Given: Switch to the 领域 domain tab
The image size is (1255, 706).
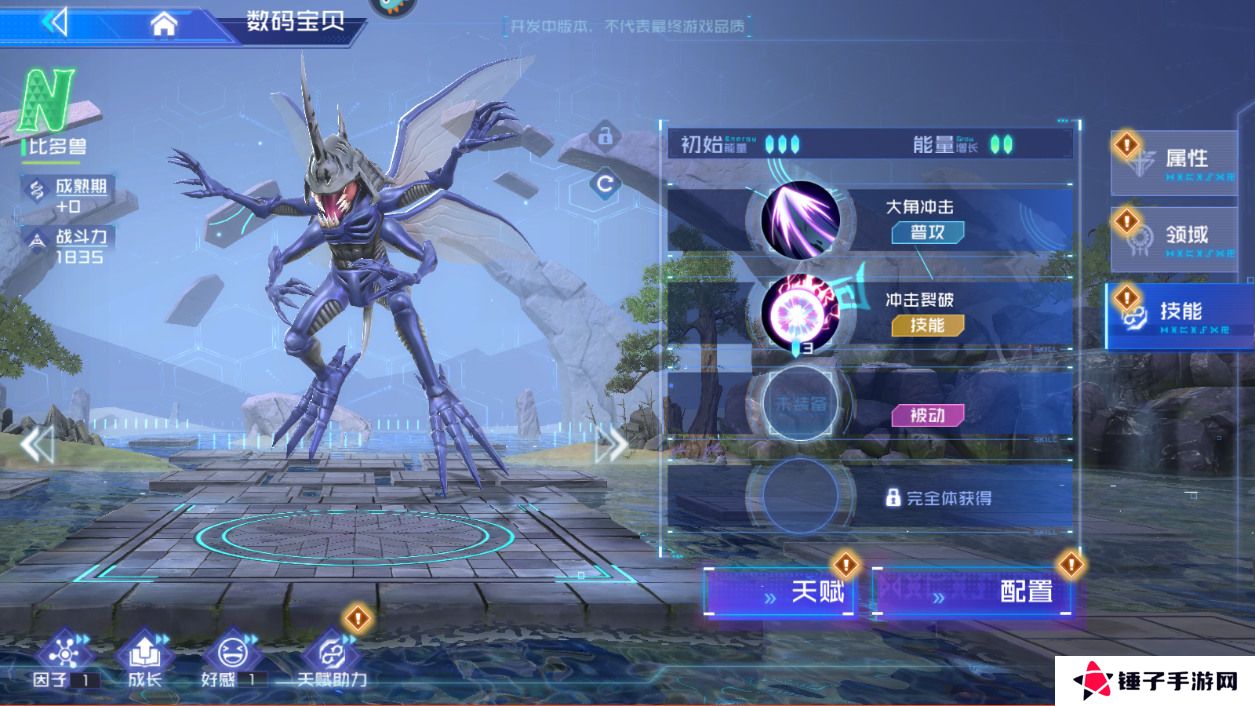Looking at the screenshot, I should pos(1180,236).
